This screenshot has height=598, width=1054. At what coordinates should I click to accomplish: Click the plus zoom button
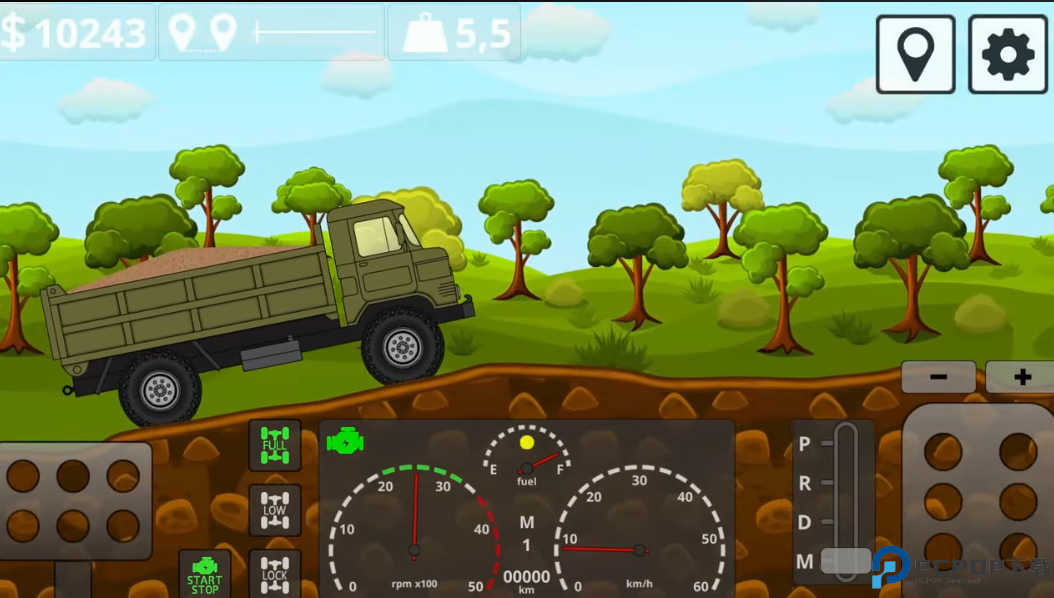coord(1020,377)
